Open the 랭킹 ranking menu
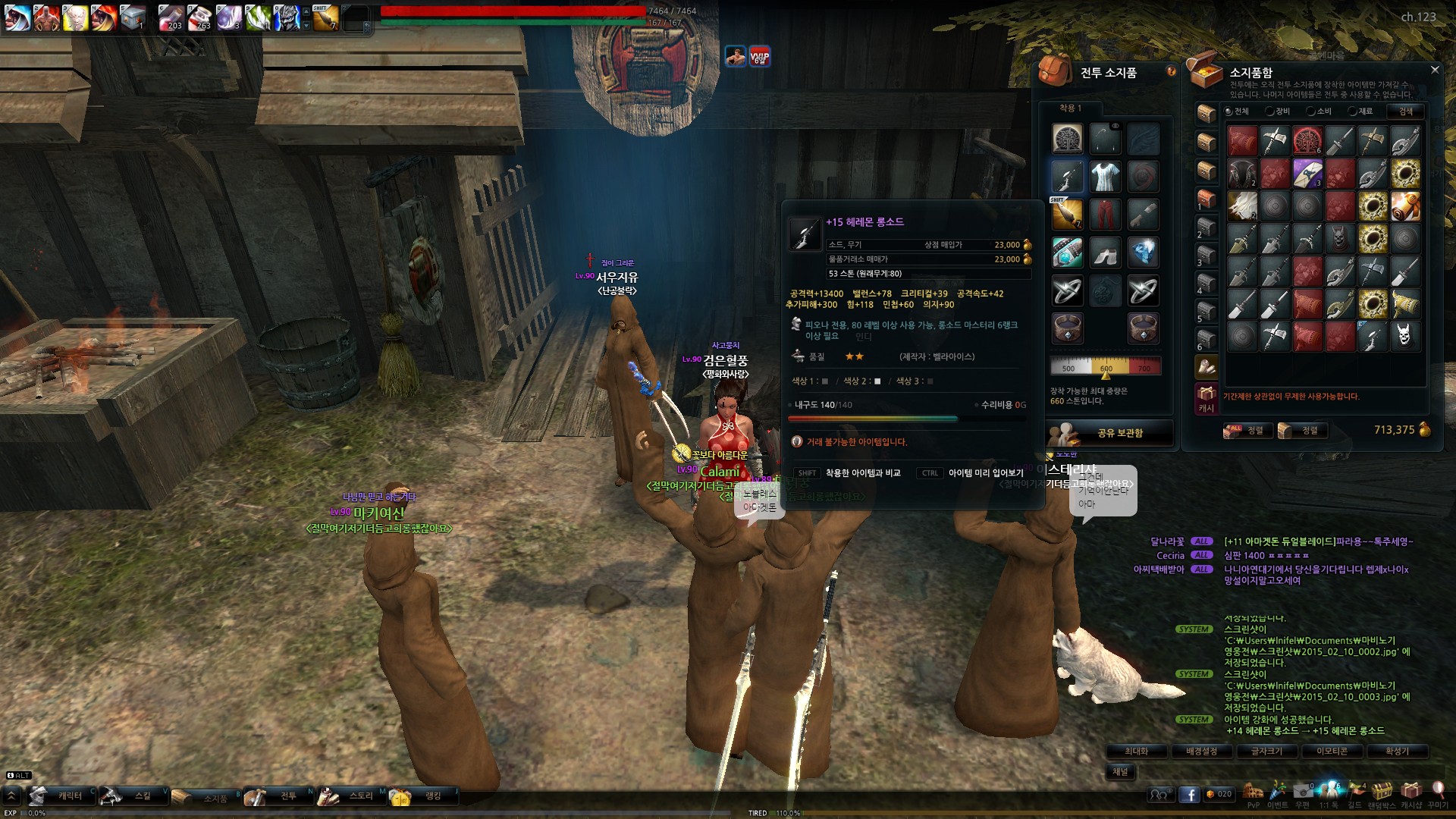 point(423,795)
